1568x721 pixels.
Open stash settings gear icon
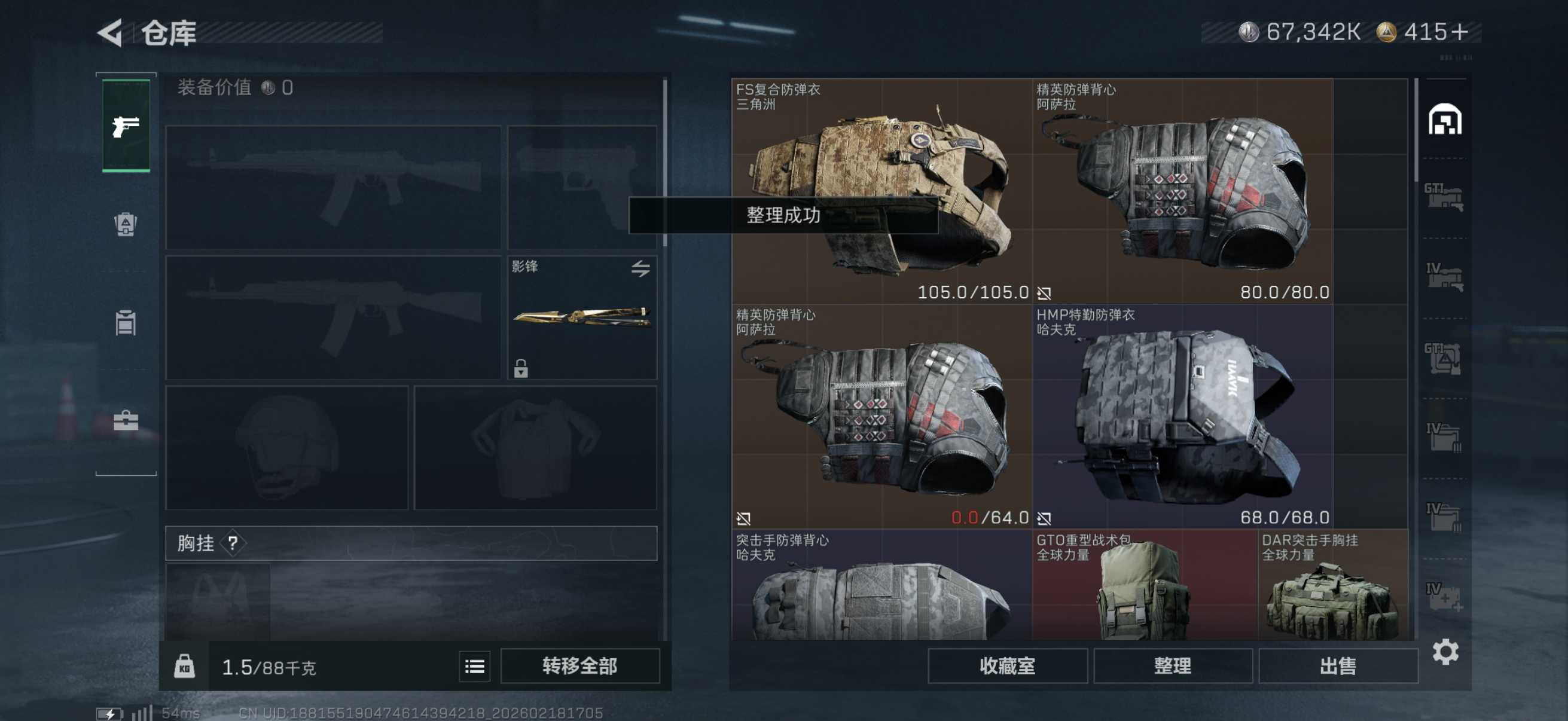tap(1444, 652)
